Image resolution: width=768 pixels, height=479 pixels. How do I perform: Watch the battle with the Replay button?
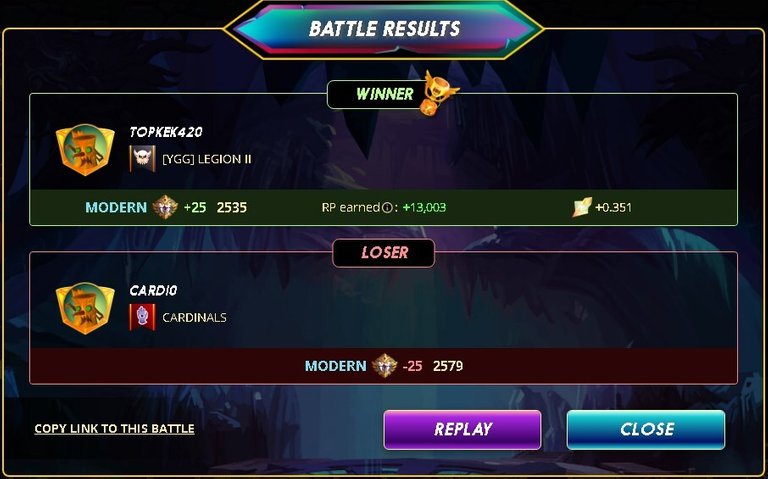click(x=462, y=429)
